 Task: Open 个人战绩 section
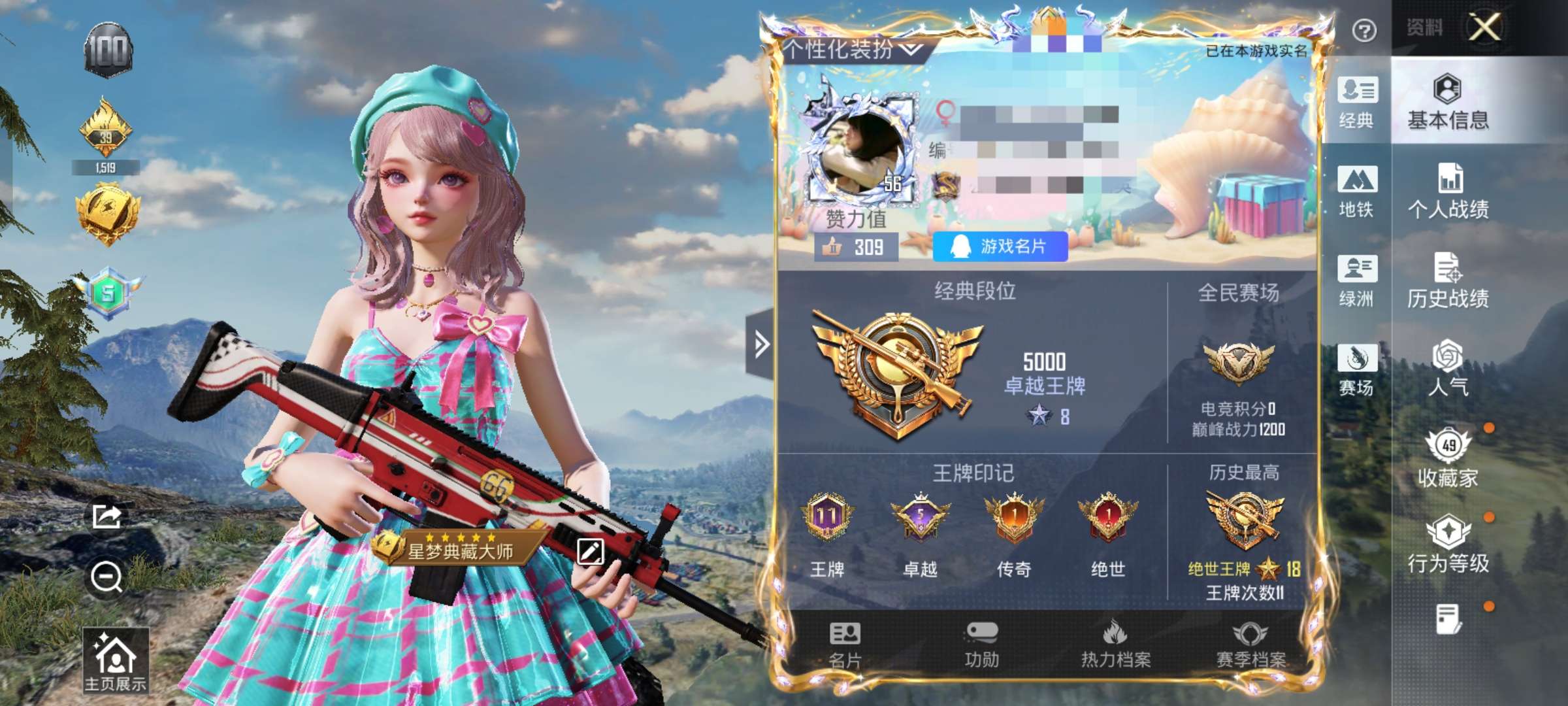point(1448,191)
